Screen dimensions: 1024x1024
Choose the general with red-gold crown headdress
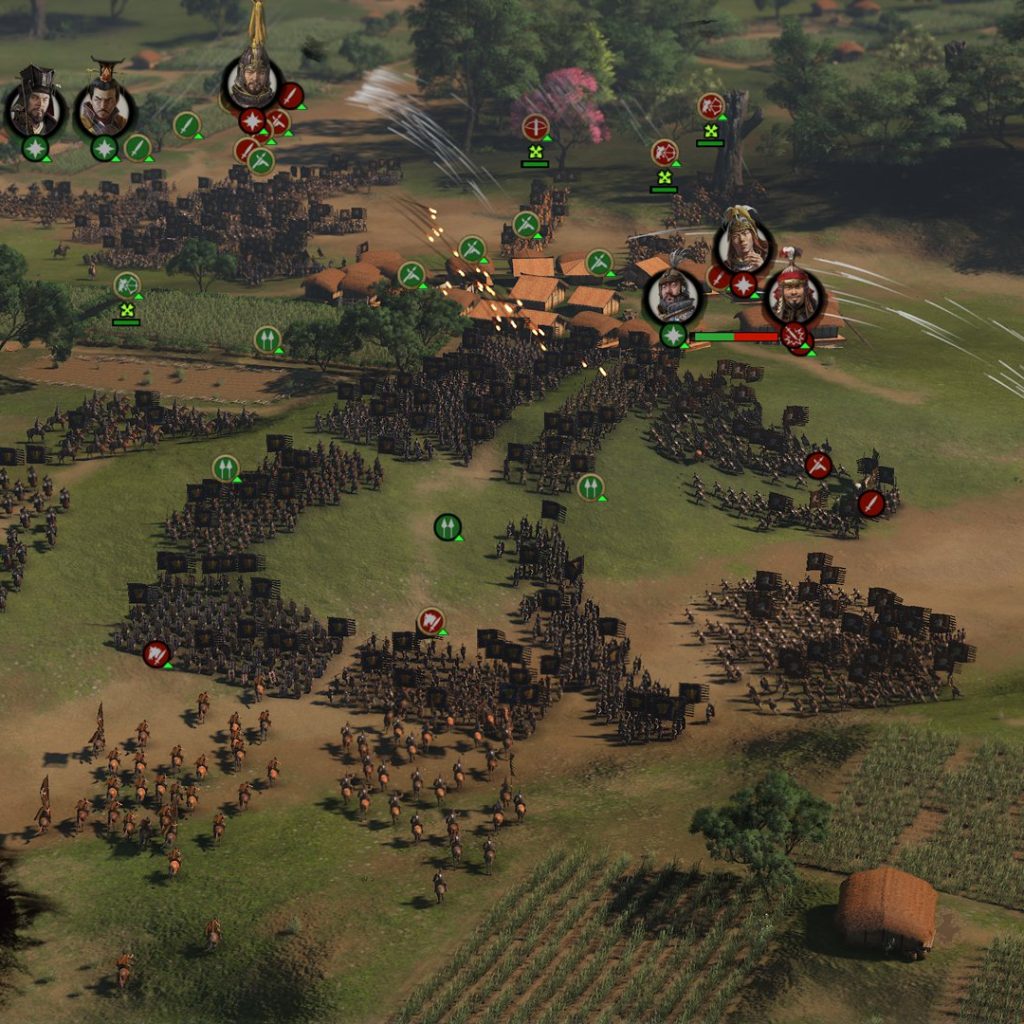(104, 106)
